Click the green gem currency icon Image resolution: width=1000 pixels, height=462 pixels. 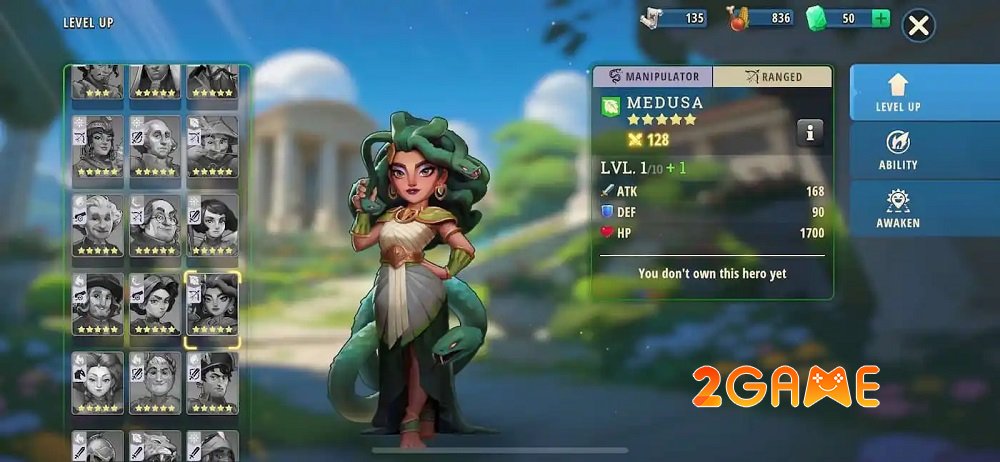(x=817, y=18)
